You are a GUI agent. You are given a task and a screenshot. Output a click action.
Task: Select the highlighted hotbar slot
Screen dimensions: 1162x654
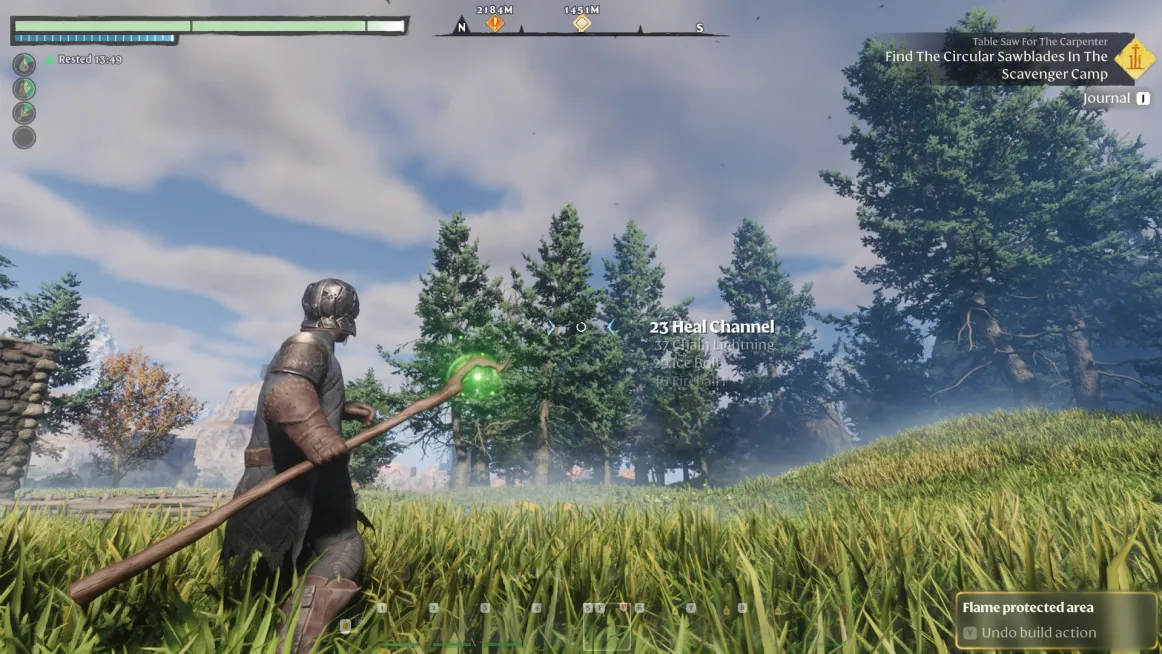(606, 628)
